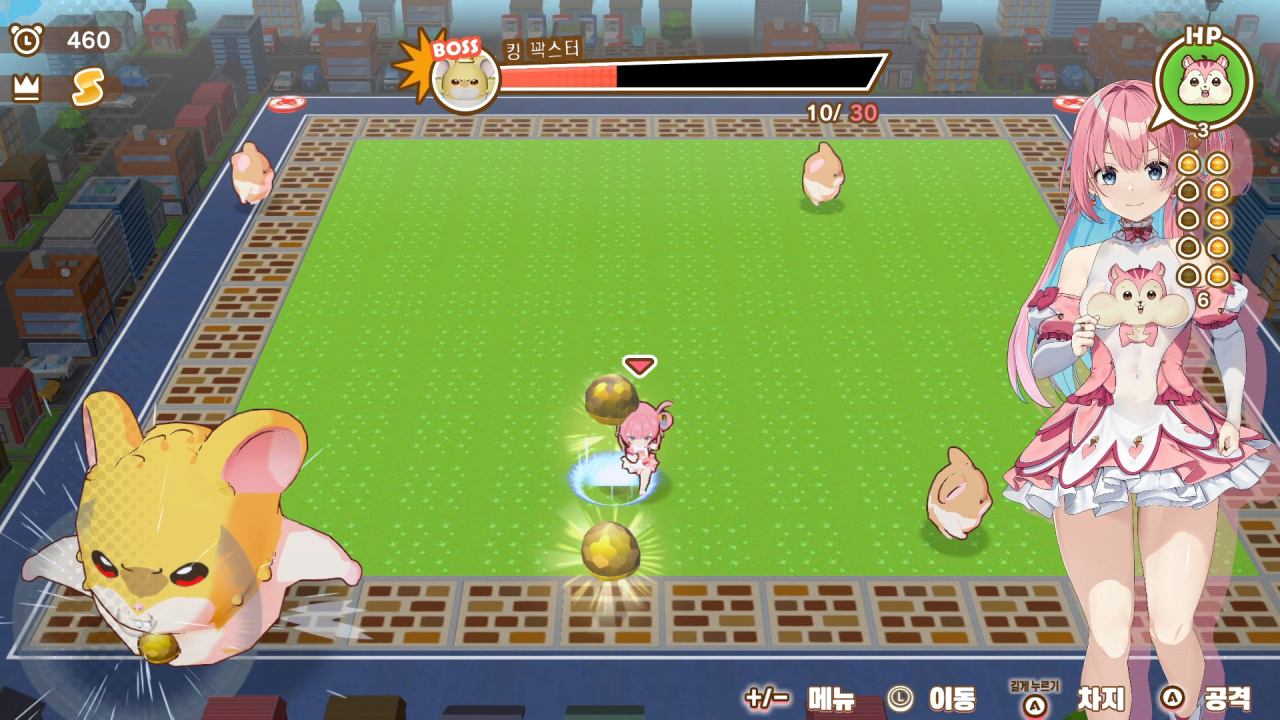
Task: Click the King boss hamster portrait
Action: (465, 79)
